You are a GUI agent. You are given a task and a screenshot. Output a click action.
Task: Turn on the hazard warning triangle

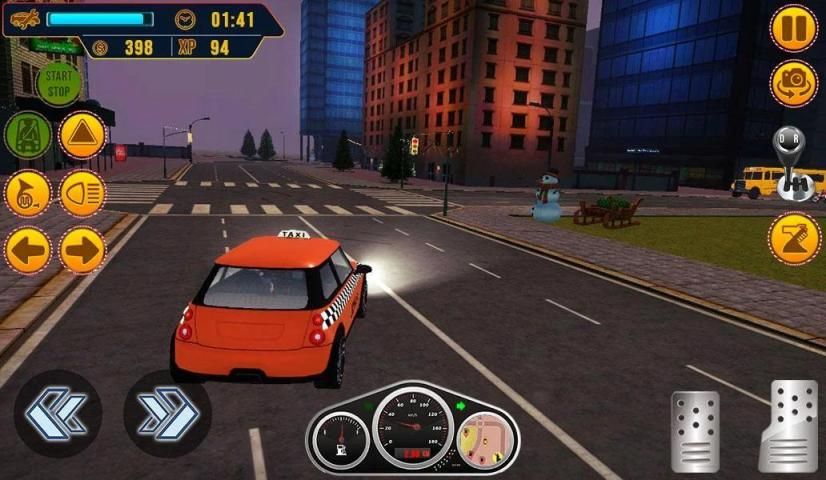pos(82,135)
